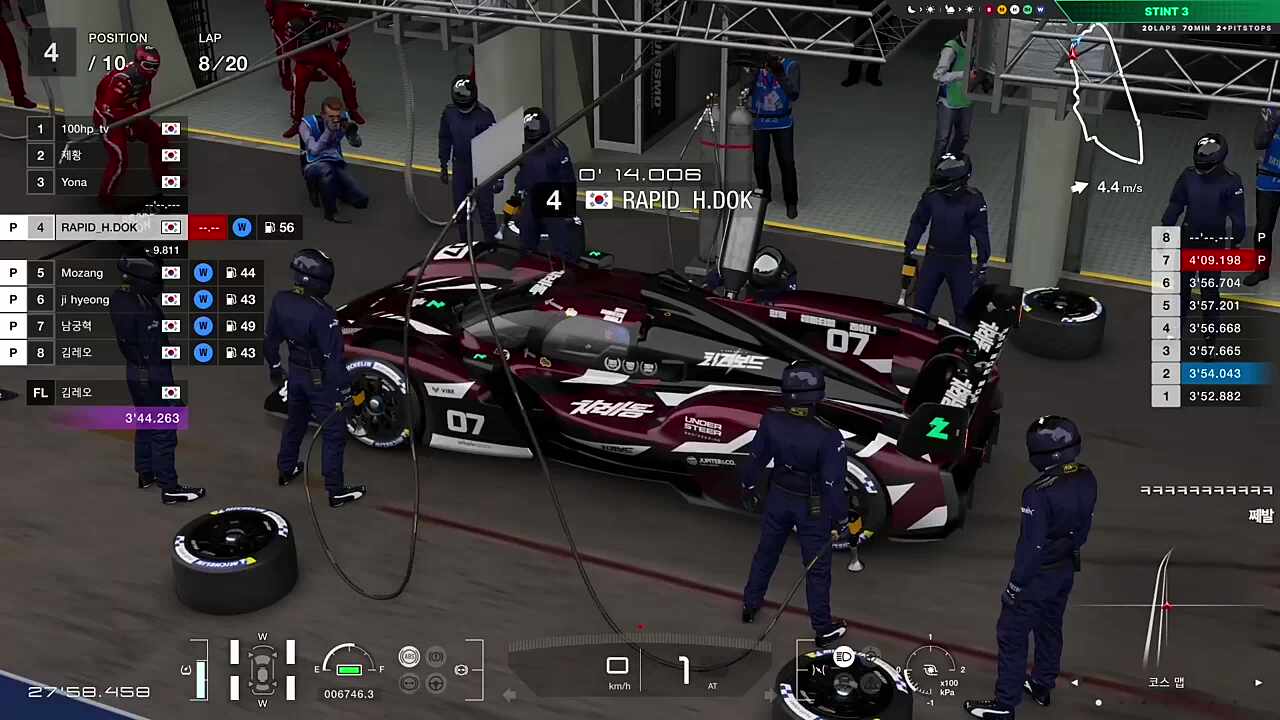Select the car tyre wear diagram
This screenshot has width=1280, height=720.
[x=262, y=668]
